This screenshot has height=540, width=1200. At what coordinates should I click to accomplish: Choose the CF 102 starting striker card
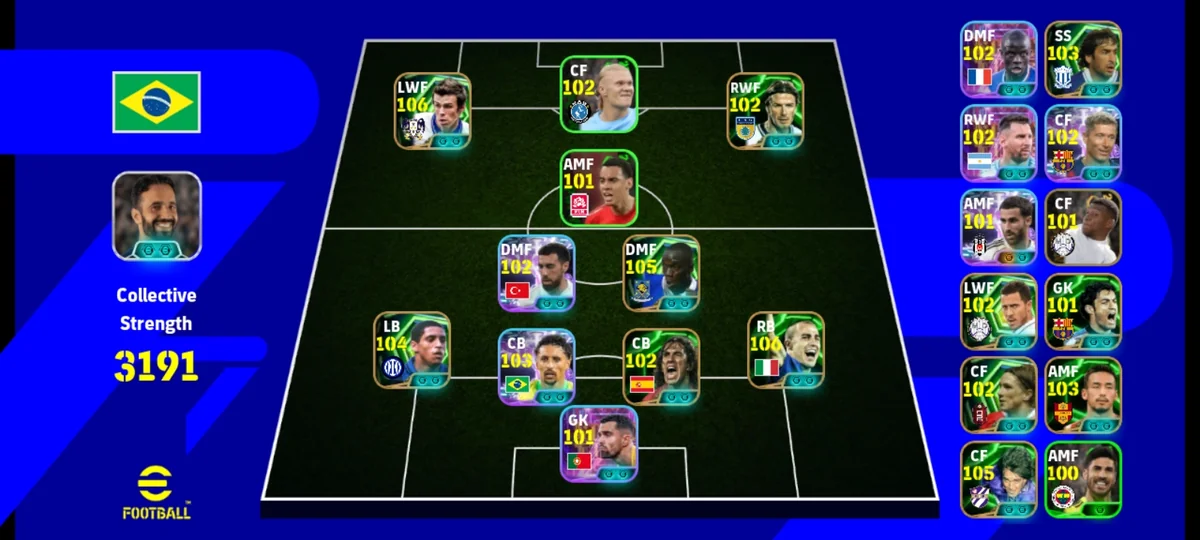598,94
